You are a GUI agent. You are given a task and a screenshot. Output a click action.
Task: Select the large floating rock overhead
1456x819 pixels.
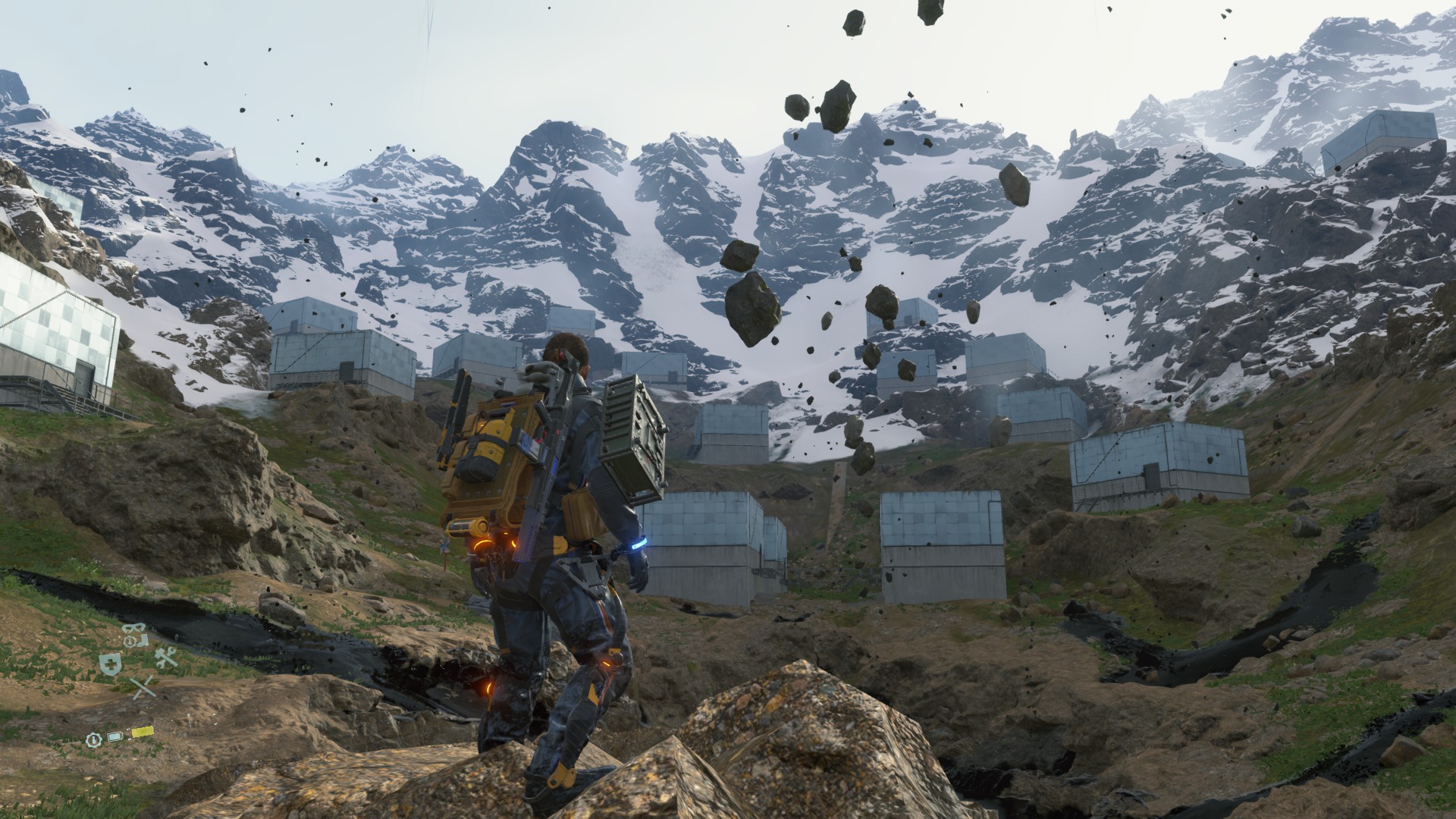(x=751, y=307)
